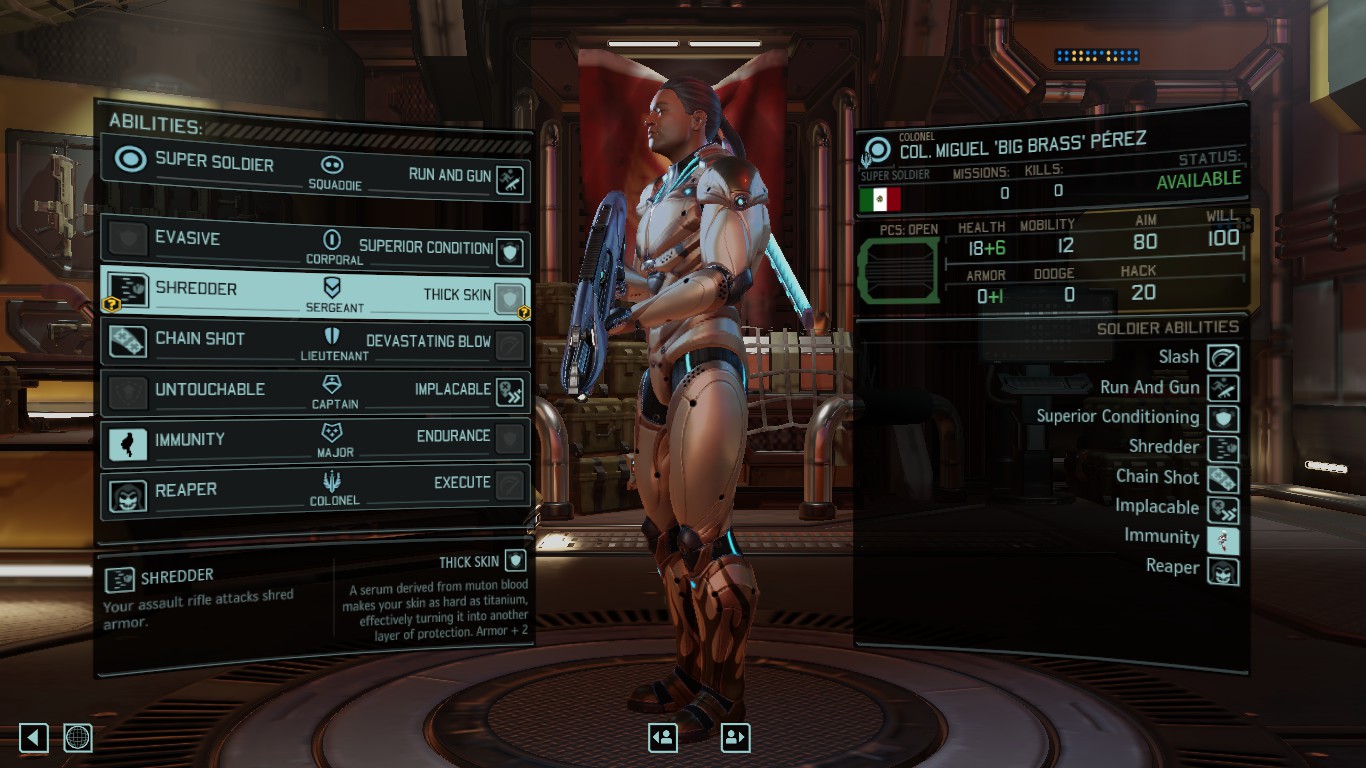Pick the Superior Conditioning ability
The width and height of the screenshot is (1366, 768).
511,252
